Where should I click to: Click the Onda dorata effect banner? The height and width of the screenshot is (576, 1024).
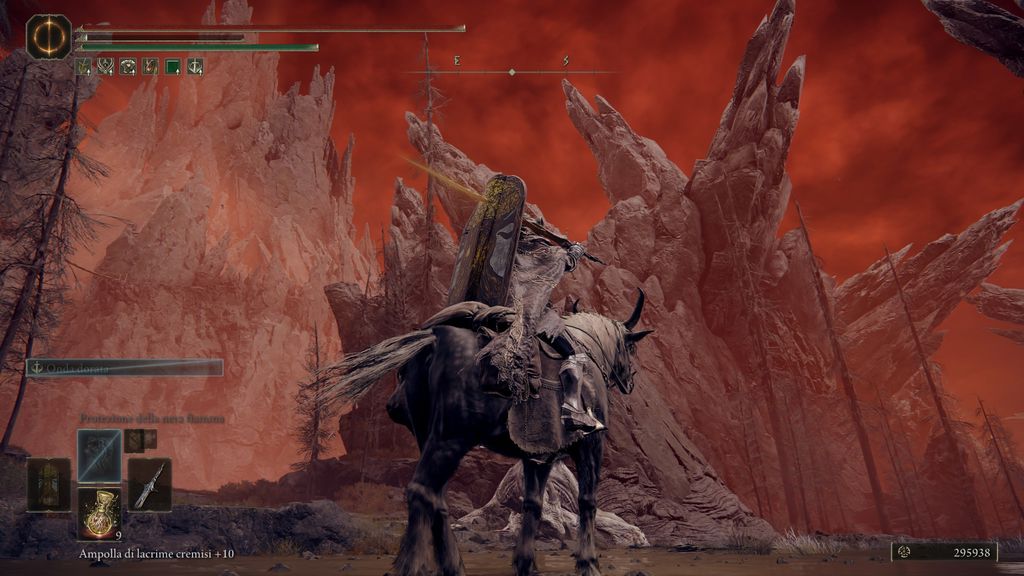125,367
